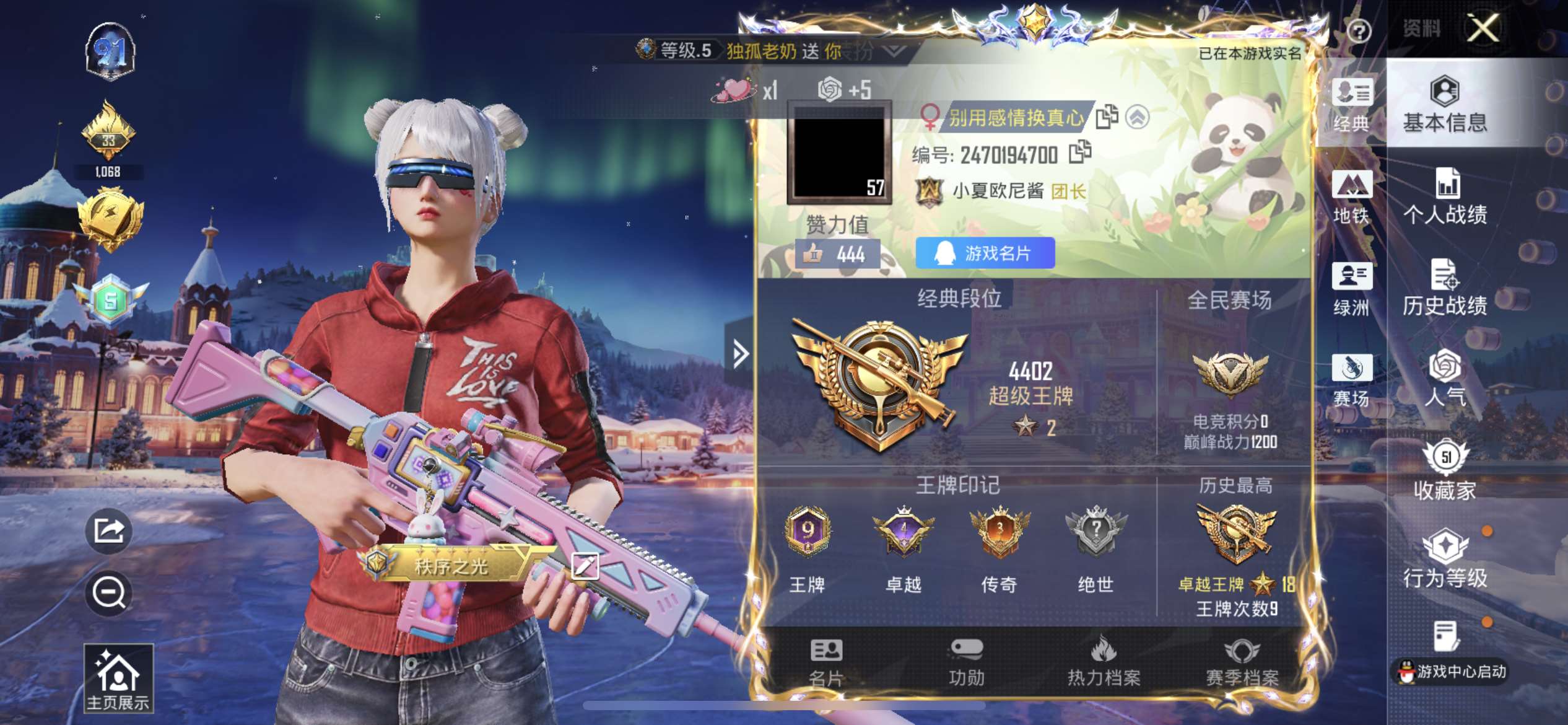Image resolution: width=1568 pixels, height=725 pixels.
Task: Click the zoom-out magnifier button
Action: [x=109, y=593]
